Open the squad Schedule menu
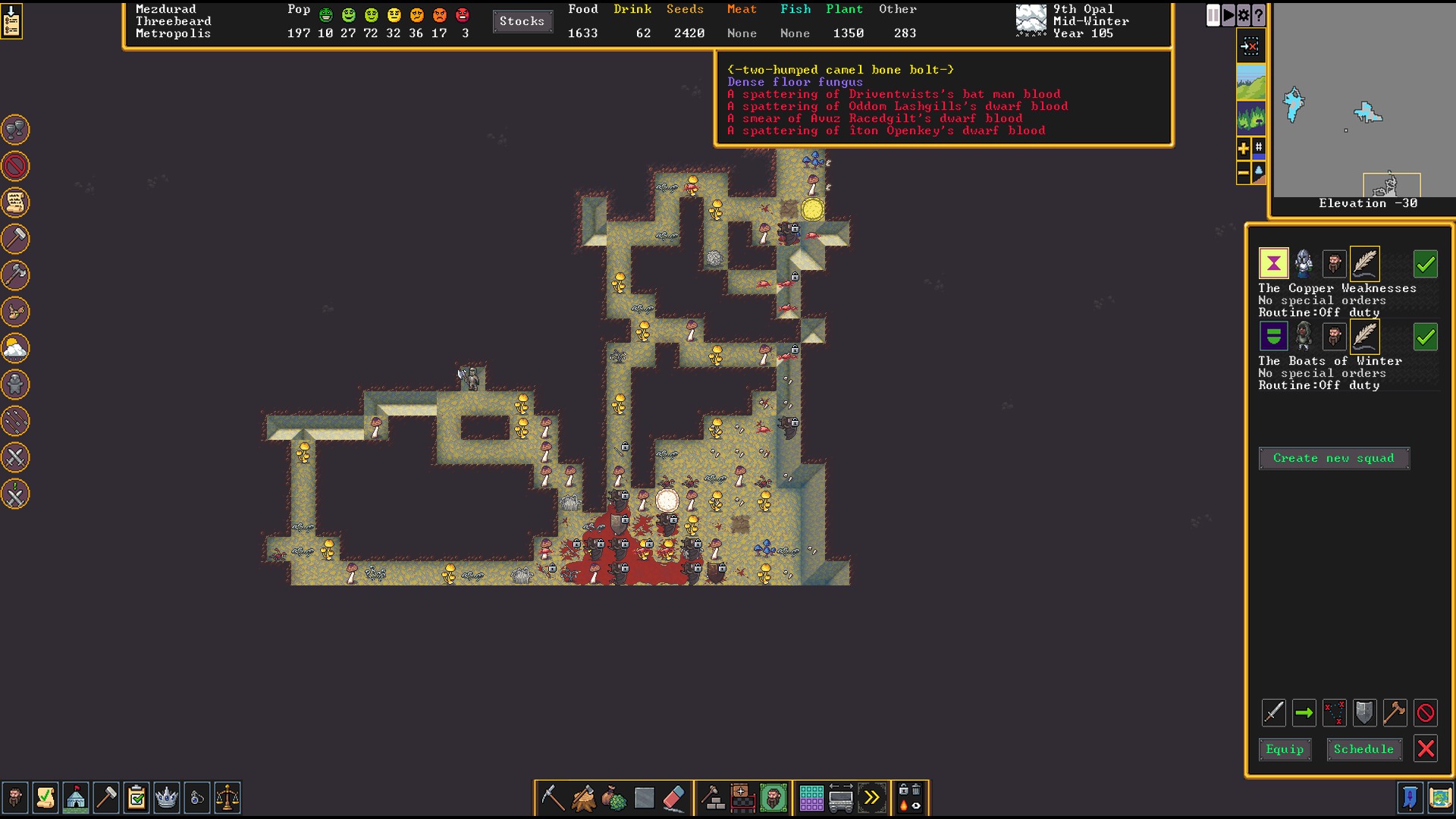This screenshot has height=819, width=1456. click(1363, 749)
